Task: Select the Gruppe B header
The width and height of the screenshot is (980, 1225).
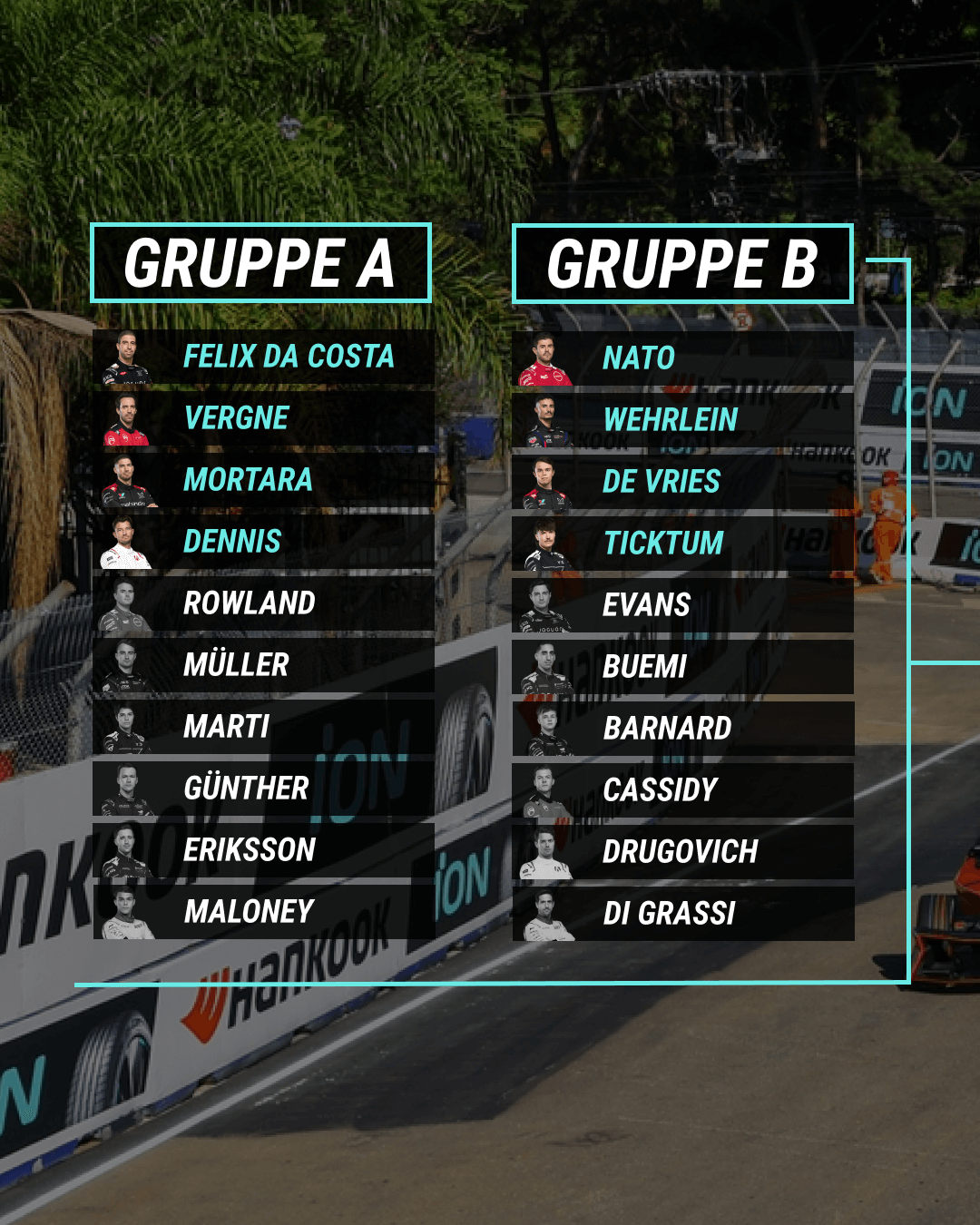Action: [682, 264]
